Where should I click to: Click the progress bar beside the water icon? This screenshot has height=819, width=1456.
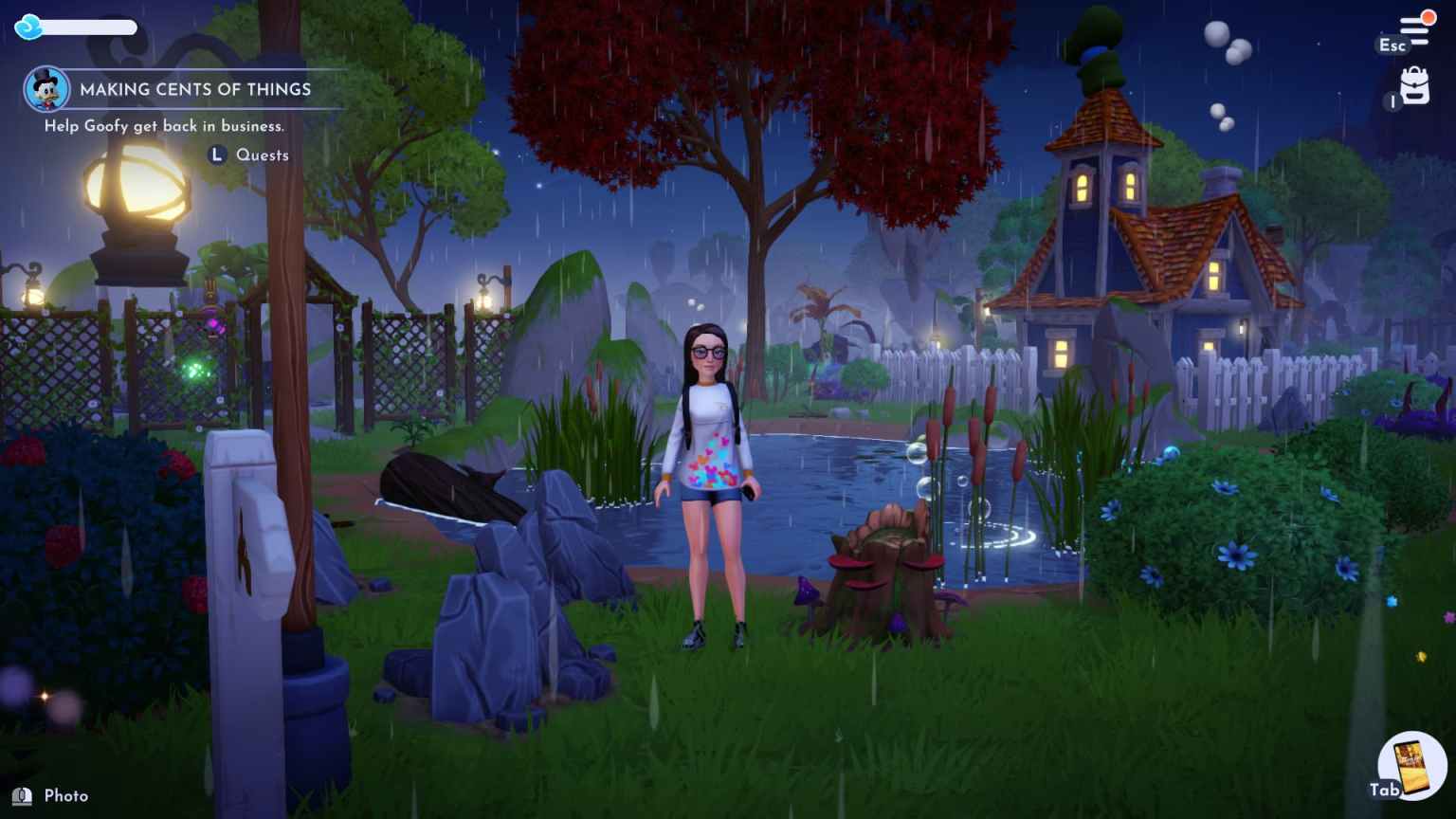(x=85, y=28)
